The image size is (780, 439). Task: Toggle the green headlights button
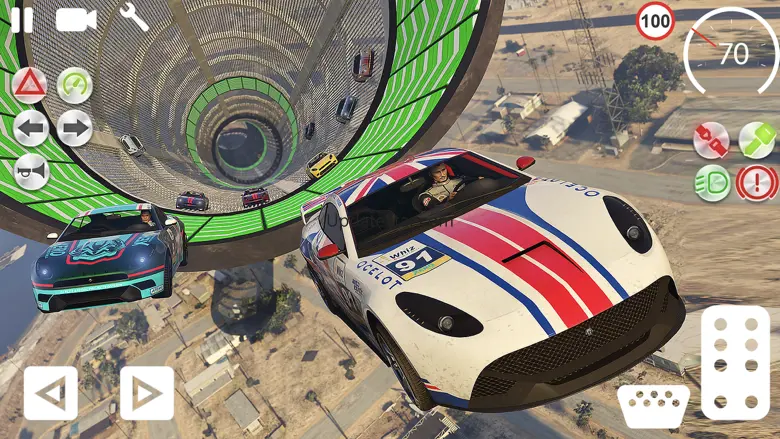point(711,184)
